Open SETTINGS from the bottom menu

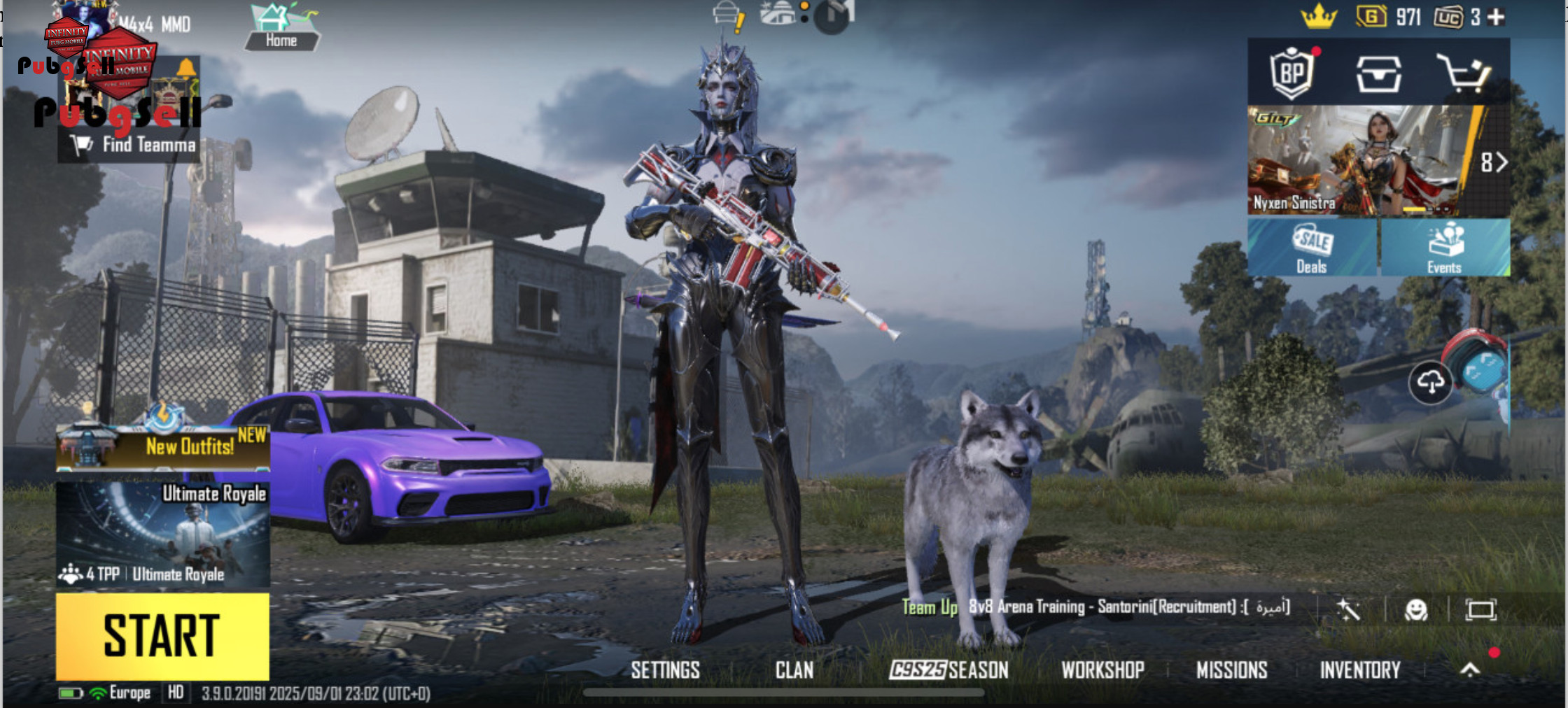pos(665,670)
